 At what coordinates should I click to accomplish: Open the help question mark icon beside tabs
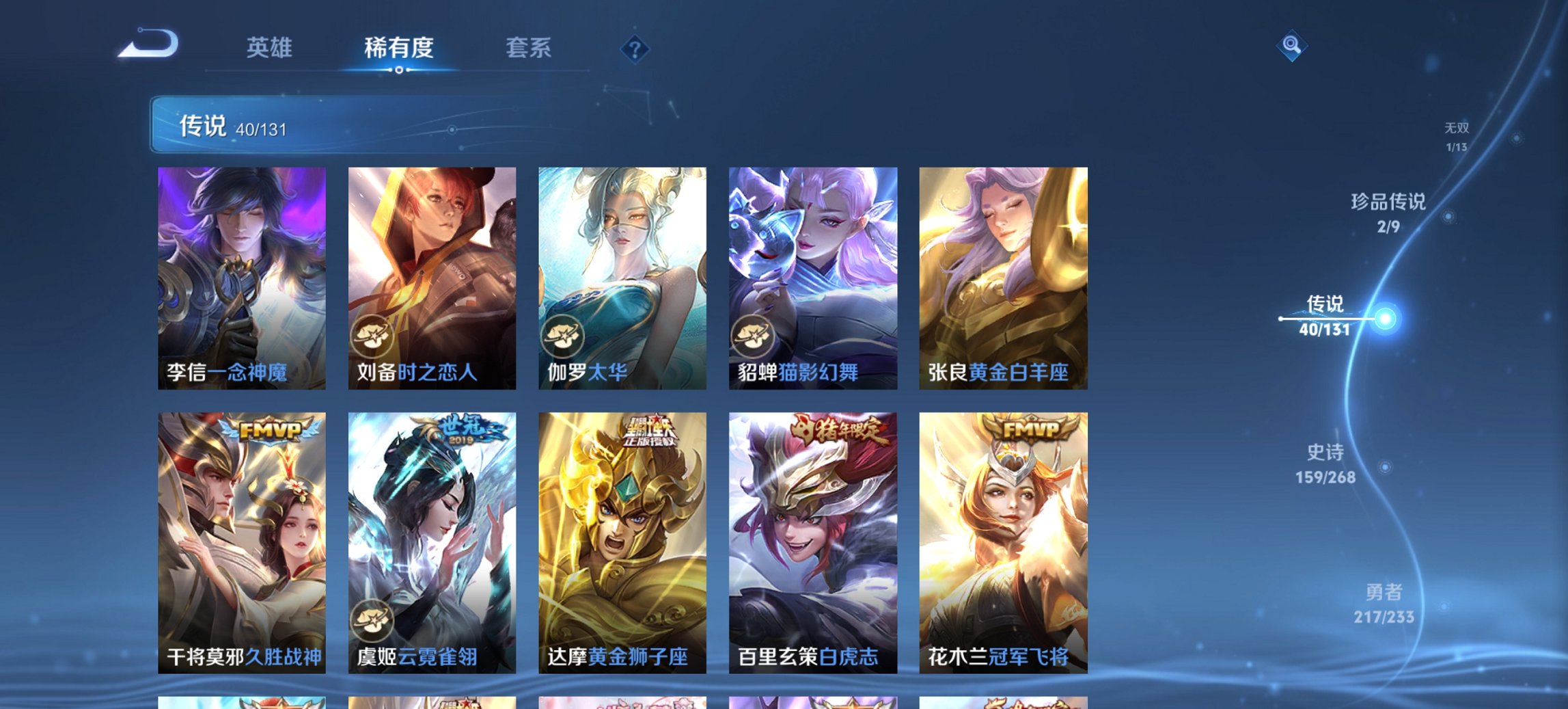click(x=636, y=48)
